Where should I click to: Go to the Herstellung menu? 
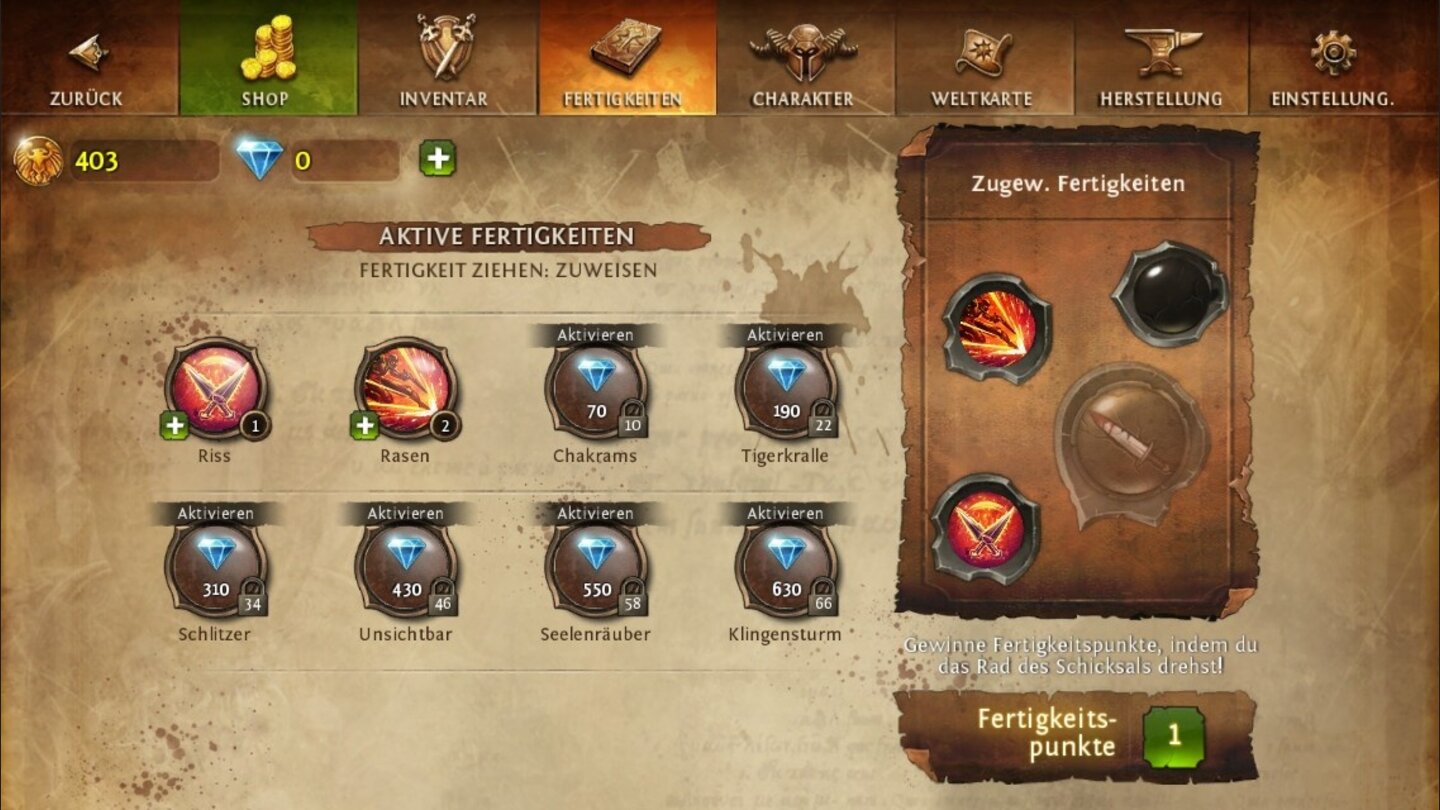click(1161, 60)
